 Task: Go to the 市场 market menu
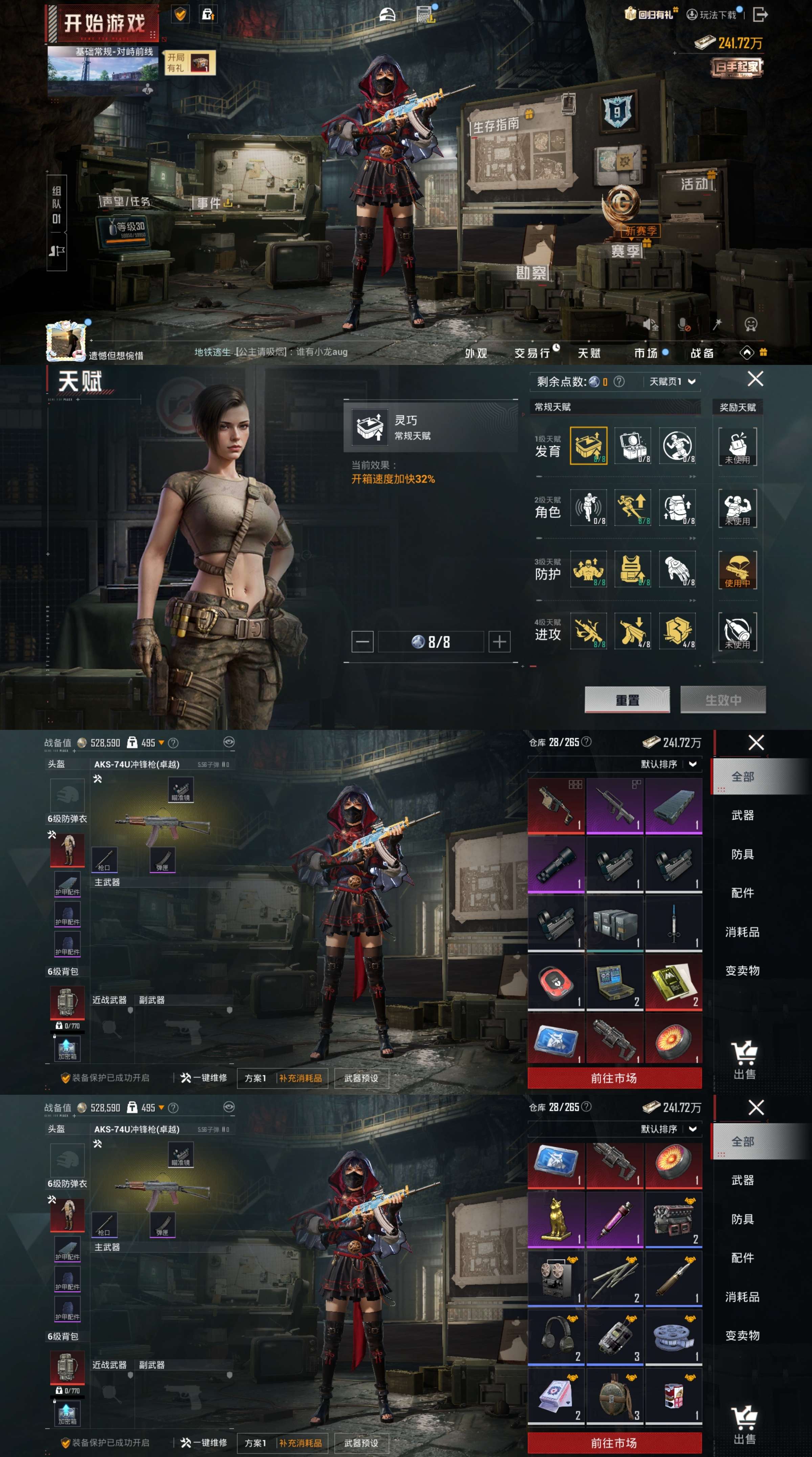coord(646,353)
